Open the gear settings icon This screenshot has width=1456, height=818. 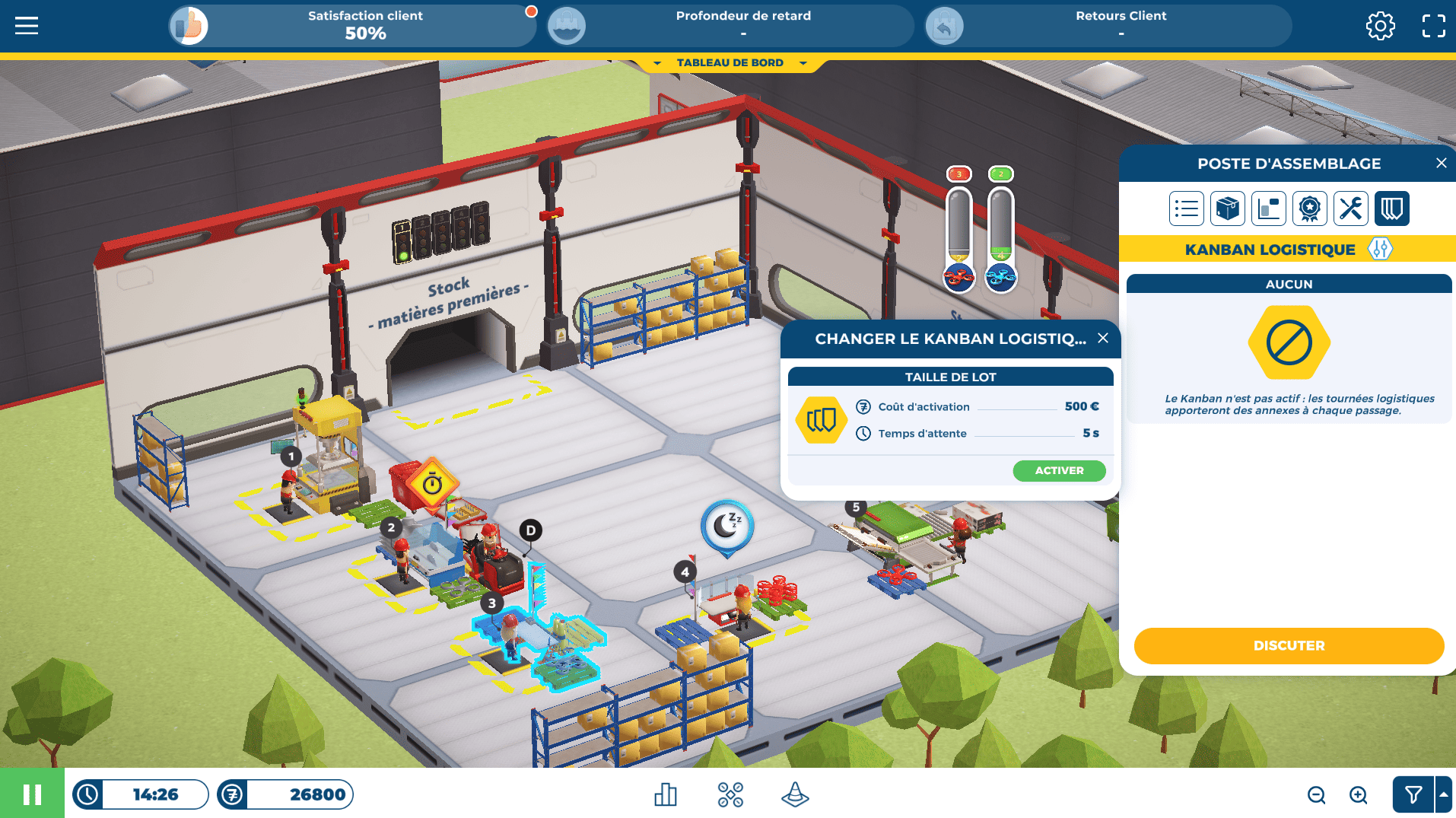point(1380,26)
